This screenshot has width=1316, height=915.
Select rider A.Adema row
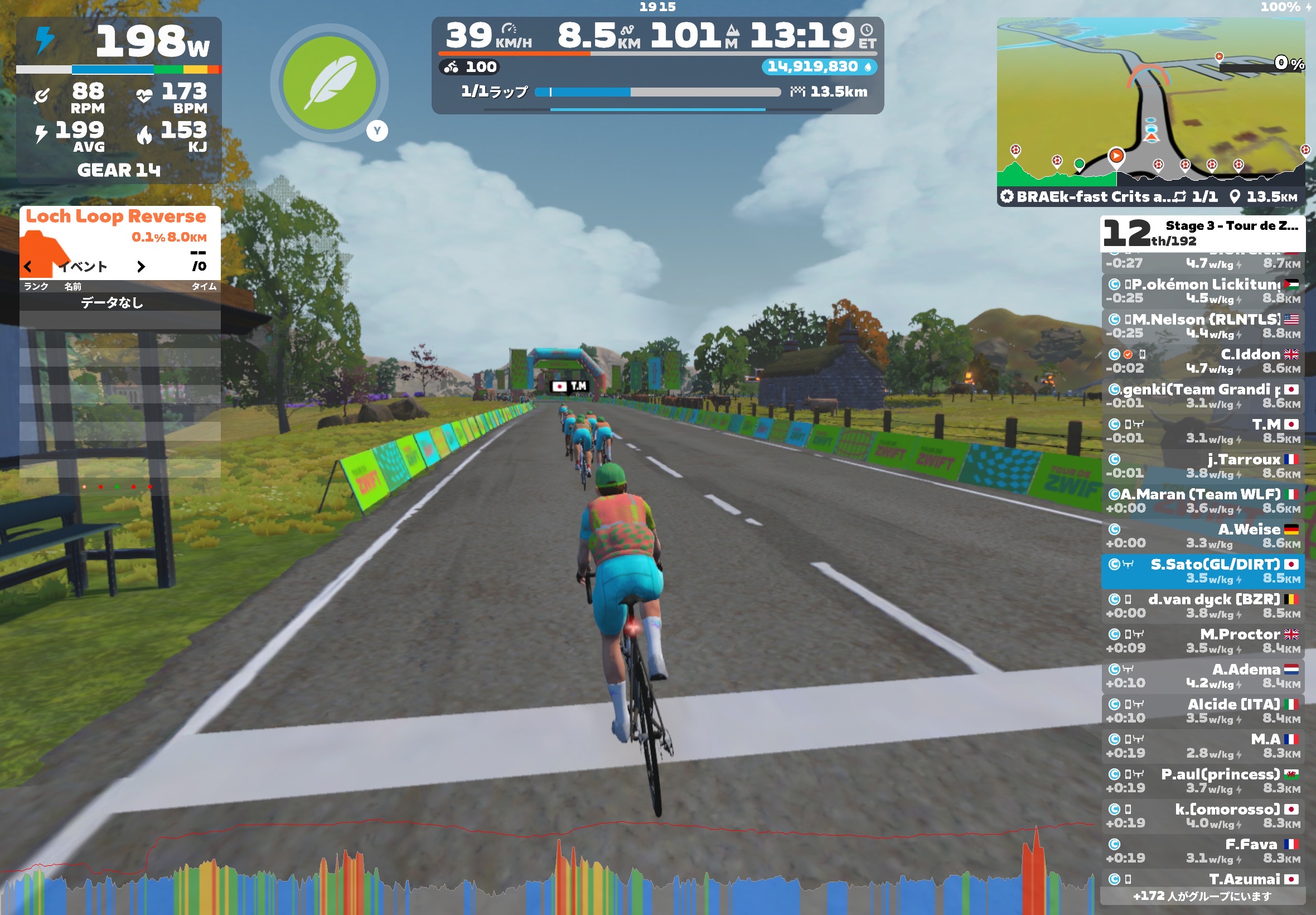[1202, 676]
